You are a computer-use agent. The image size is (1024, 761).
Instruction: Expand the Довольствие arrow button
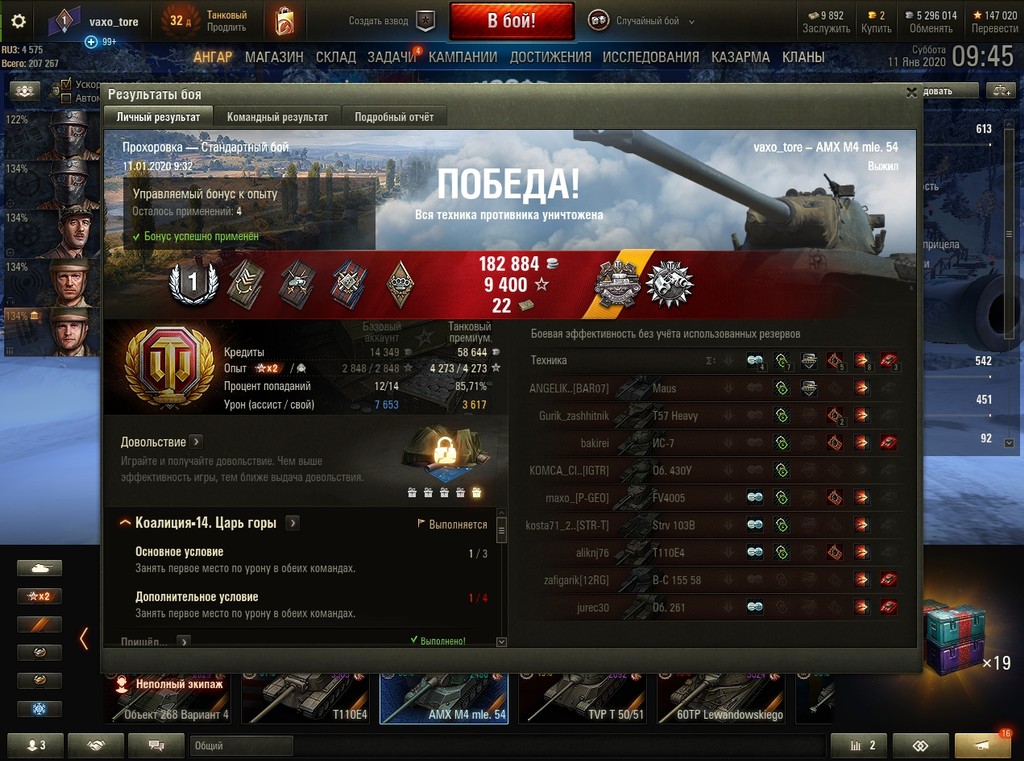click(x=196, y=442)
